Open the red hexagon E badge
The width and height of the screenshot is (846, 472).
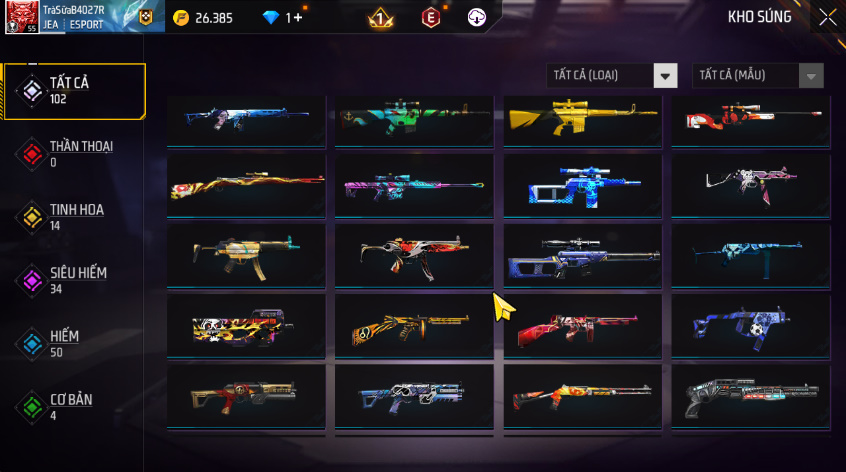tap(430, 17)
